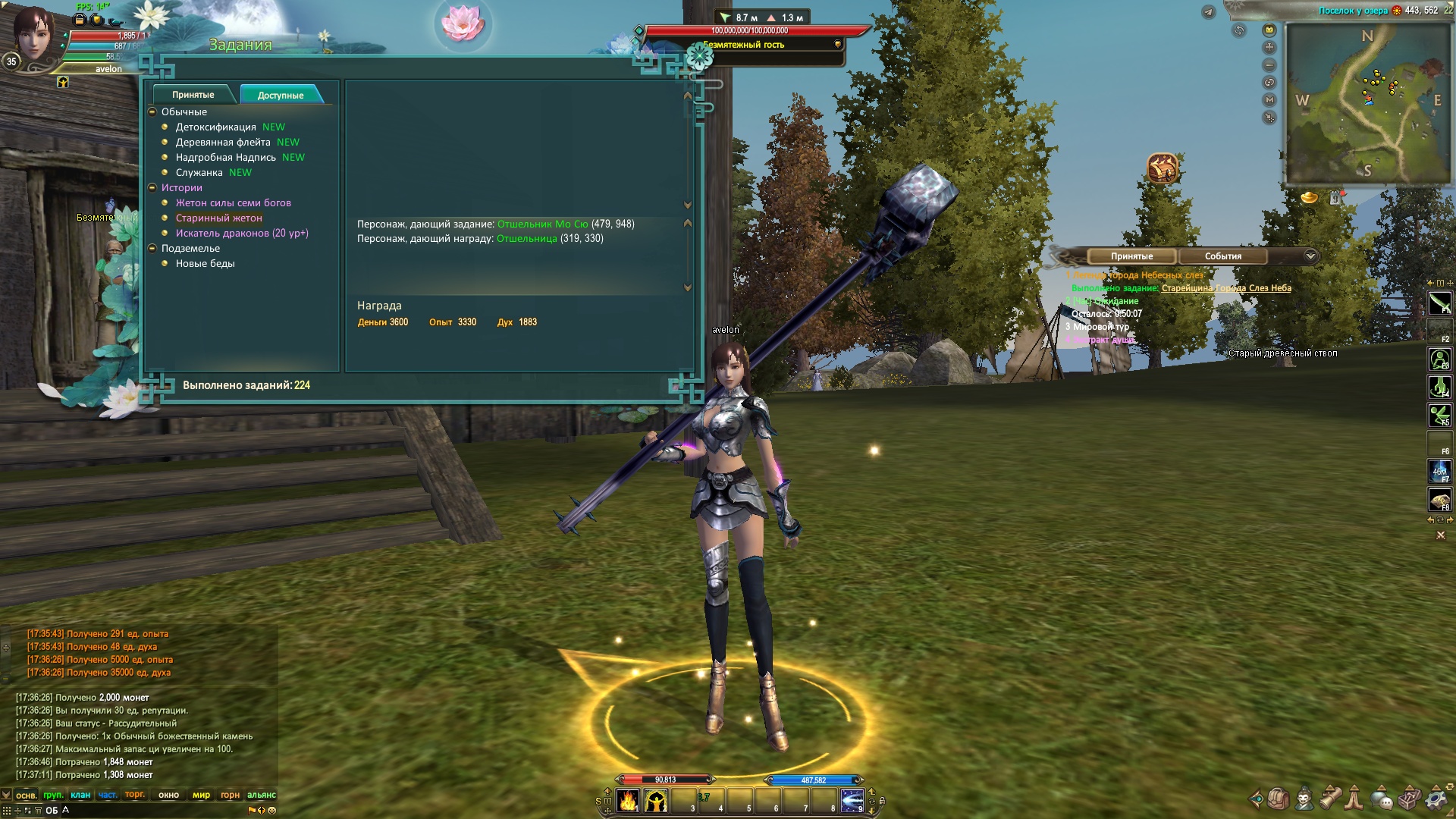Switch chat to the клан channel
The width and height of the screenshot is (1456, 819).
(80, 795)
